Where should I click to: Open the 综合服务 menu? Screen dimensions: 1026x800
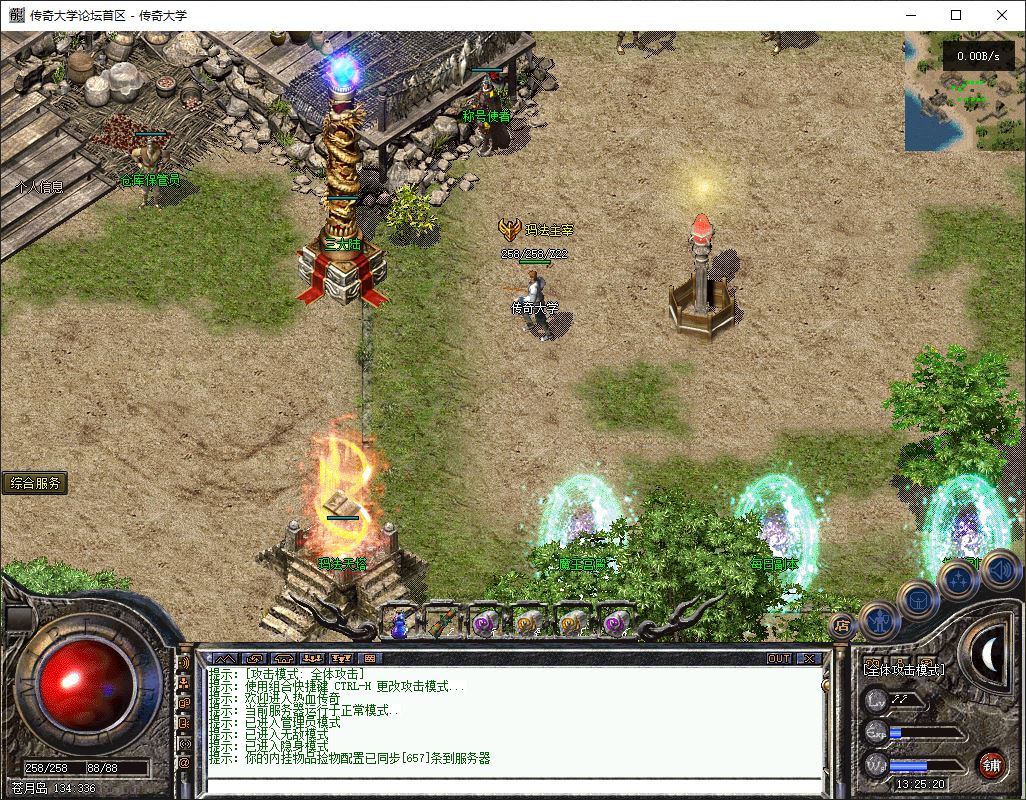[36, 483]
